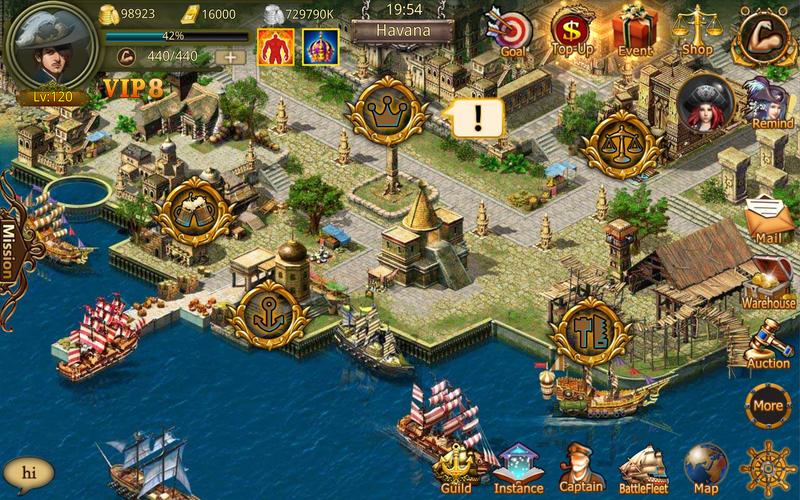This screenshot has width=800, height=500.
Task: Tap the plus button beside 440/440
Action: pyautogui.click(x=230, y=57)
